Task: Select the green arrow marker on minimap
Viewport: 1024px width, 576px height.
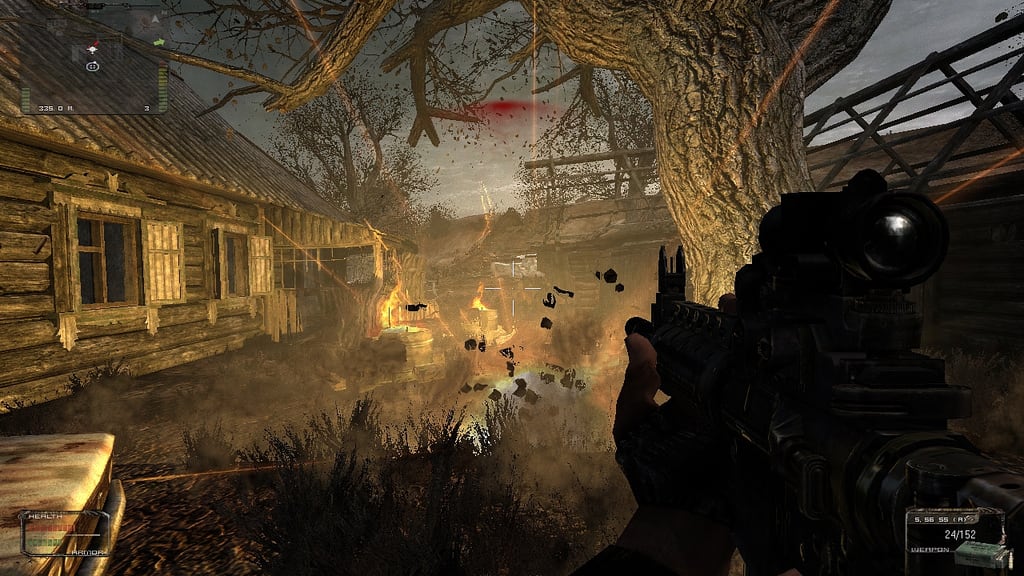Action: point(159,42)
